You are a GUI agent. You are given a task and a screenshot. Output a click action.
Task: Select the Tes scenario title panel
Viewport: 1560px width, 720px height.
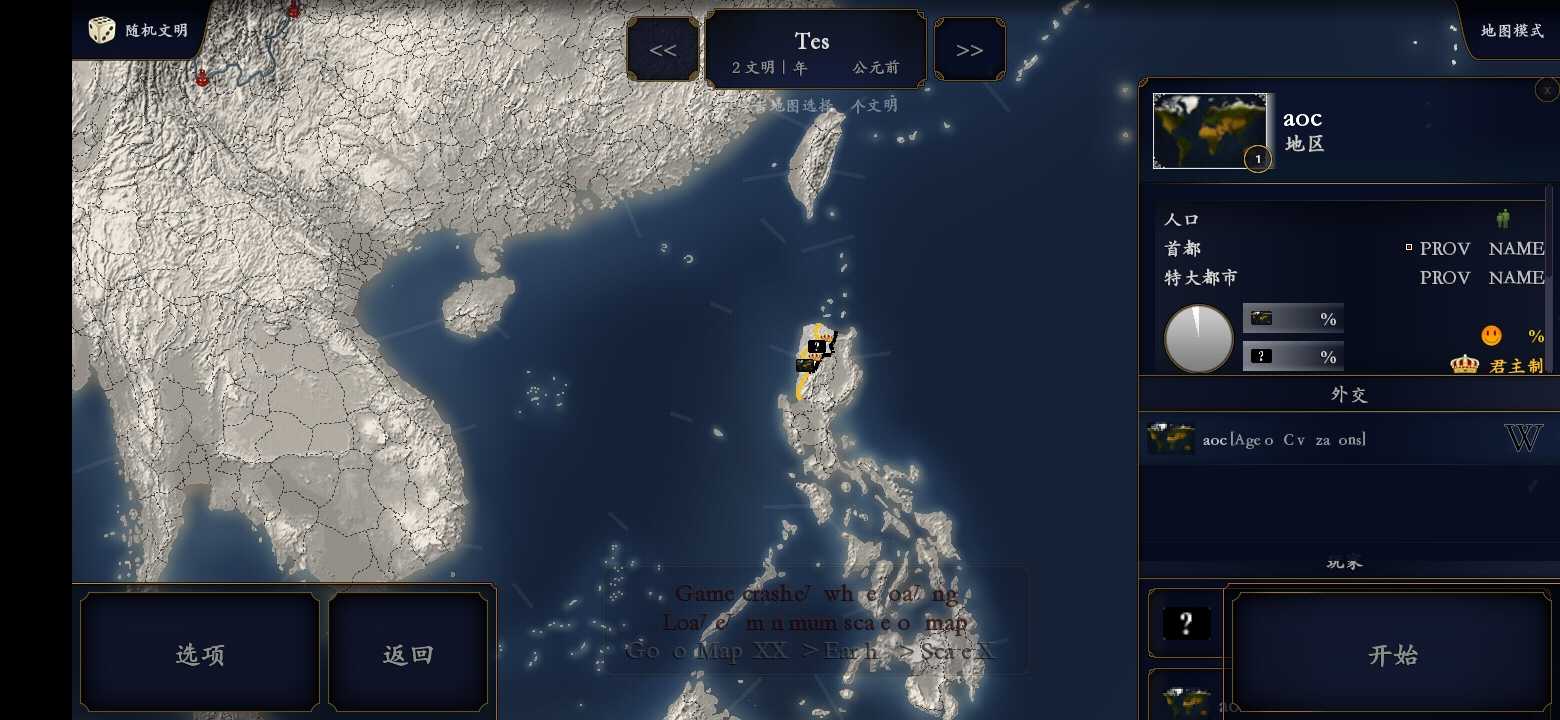(x=815, y=50)
